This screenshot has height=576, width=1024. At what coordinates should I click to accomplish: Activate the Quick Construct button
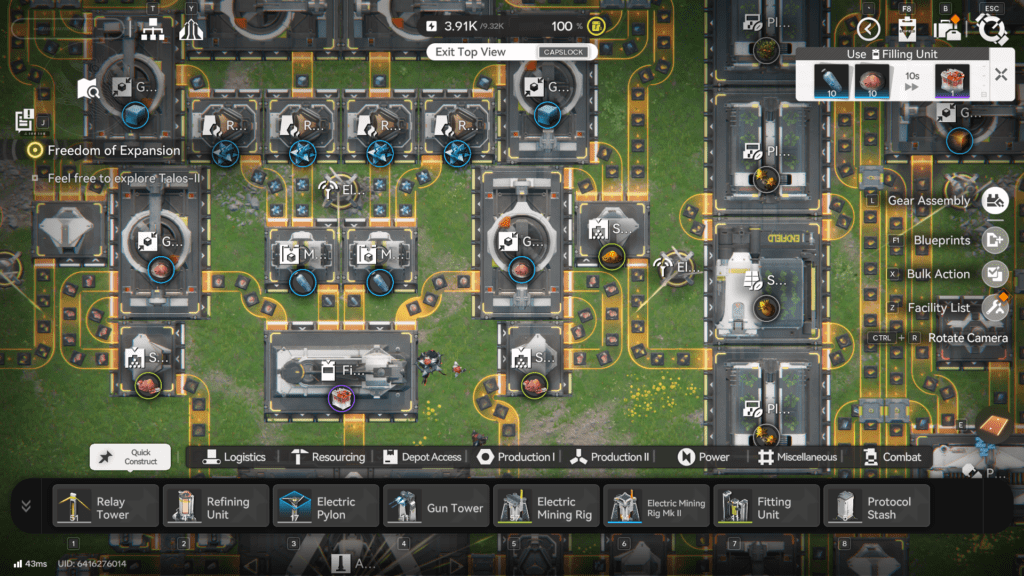click(x=130, y=457)
